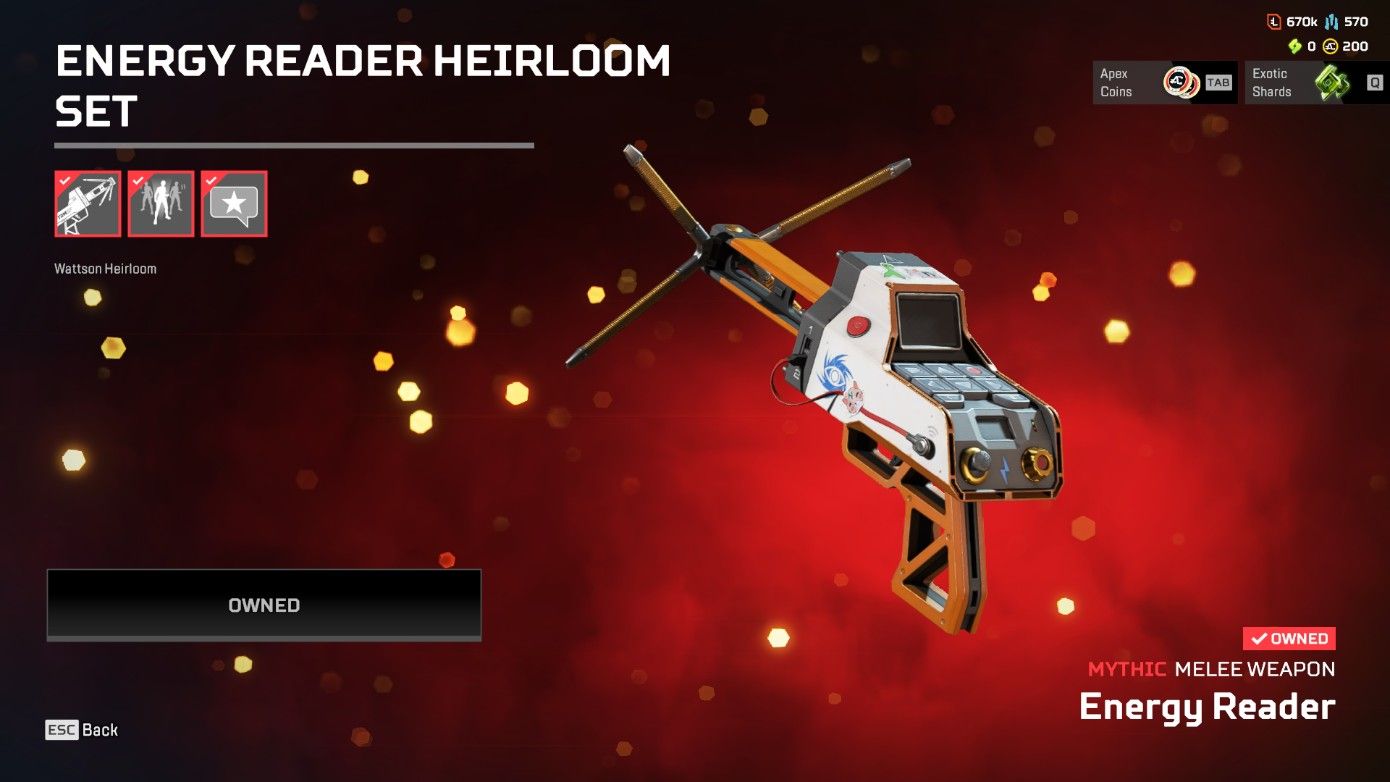
Task: Select the Wattson Heirloom weapon icon
Action: click(x=87, y=203)
